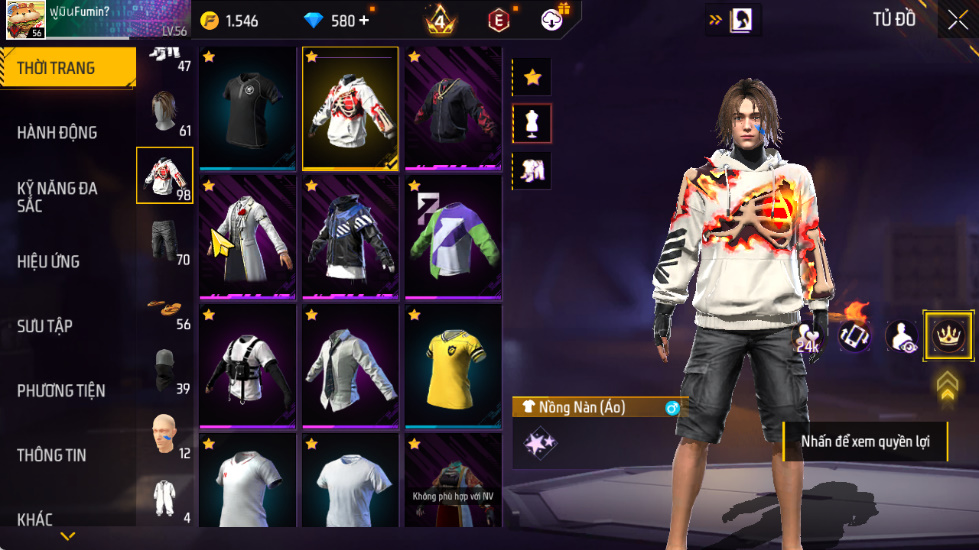Click the star favorites filter
979x550 pixels.
(x=532, y=76)
